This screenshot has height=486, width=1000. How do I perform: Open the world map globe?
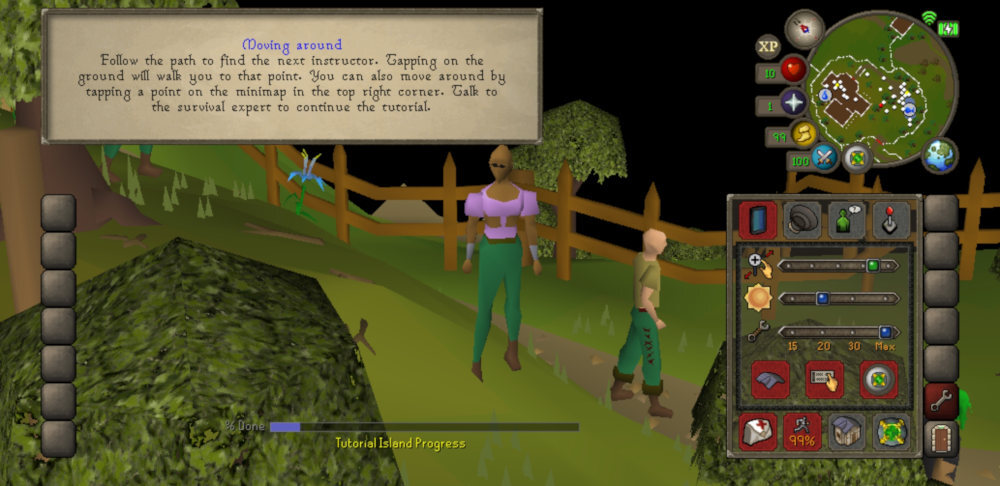click(x=939, y=156)
